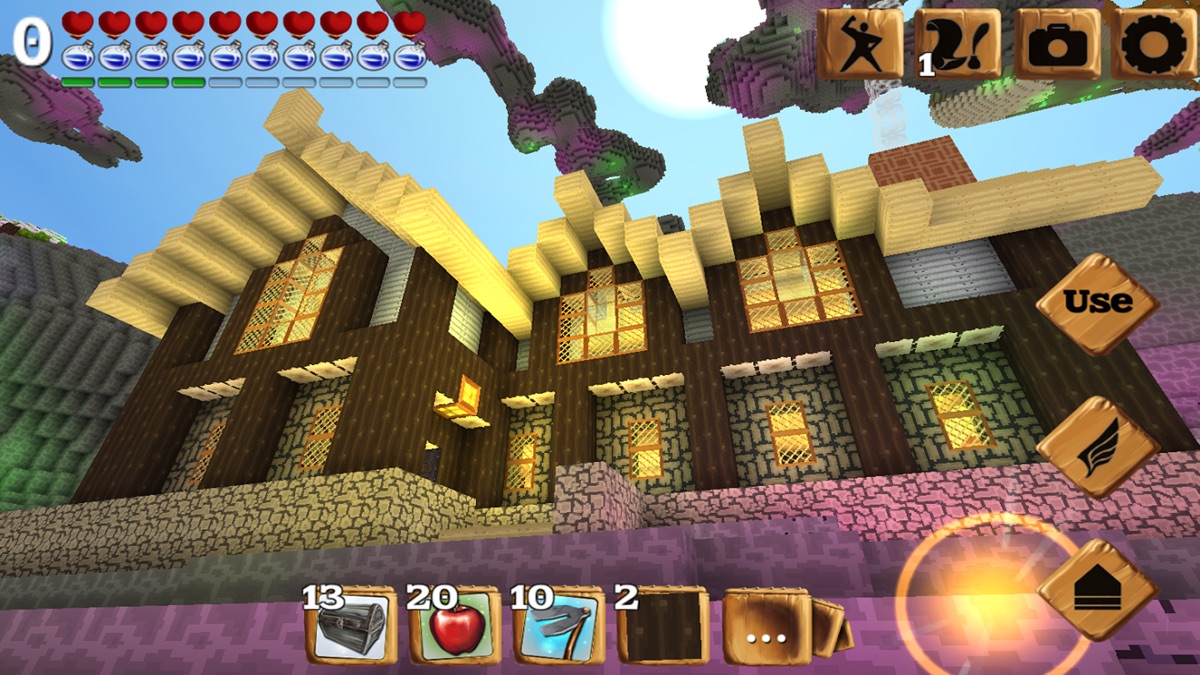Select the treasure chest hotbar slot
The image size is (1200, 675).
(349, 626)
